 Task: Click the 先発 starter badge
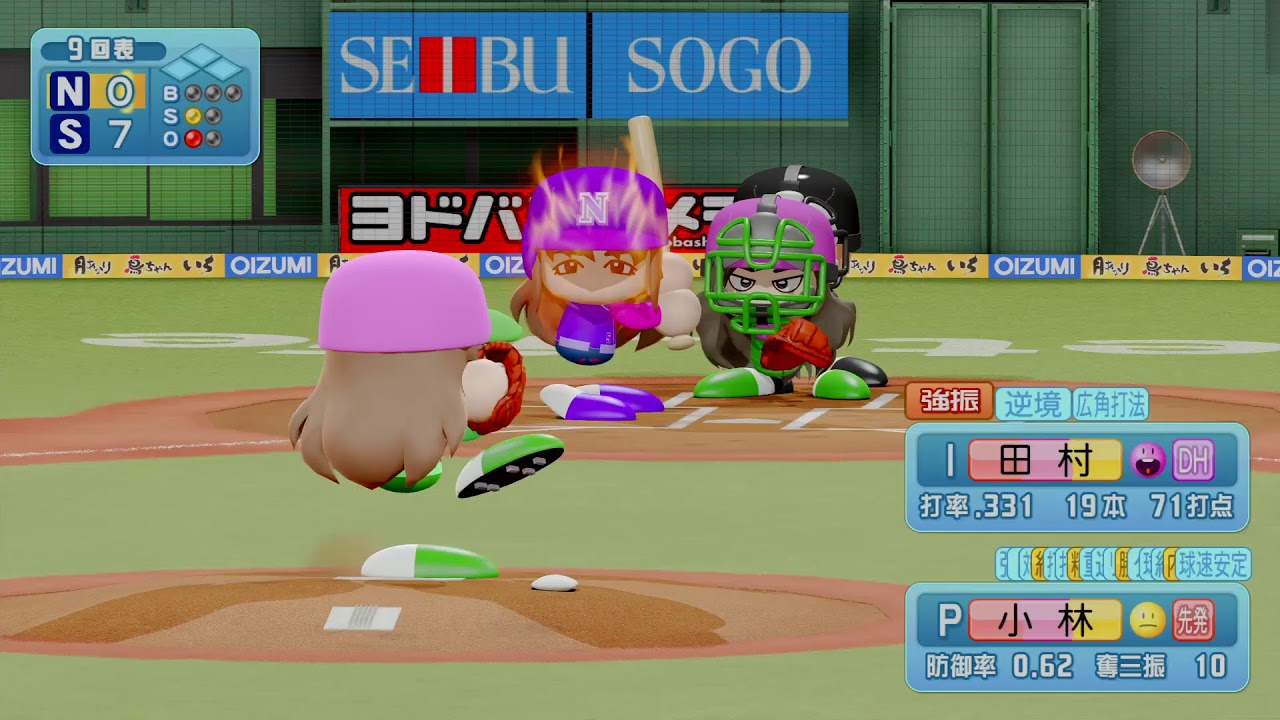1193,621
